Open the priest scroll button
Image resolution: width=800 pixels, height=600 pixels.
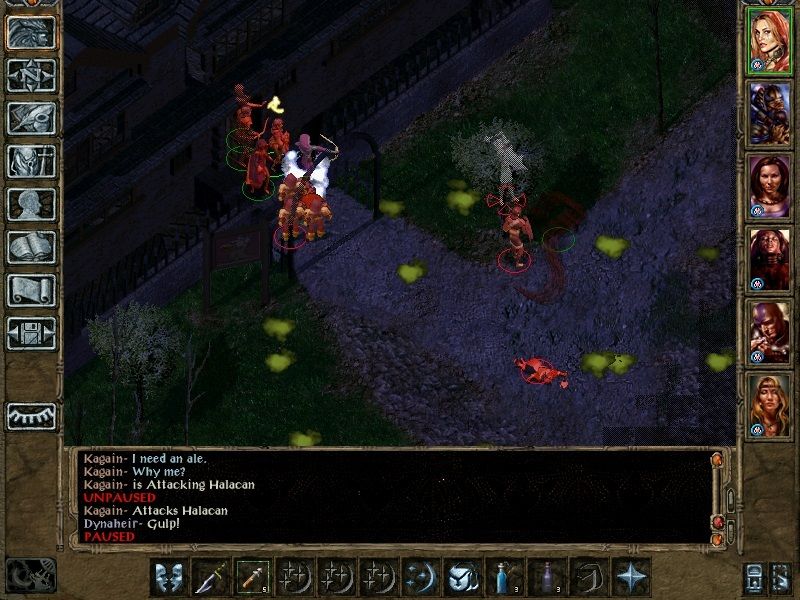click(x=31, y=290)
